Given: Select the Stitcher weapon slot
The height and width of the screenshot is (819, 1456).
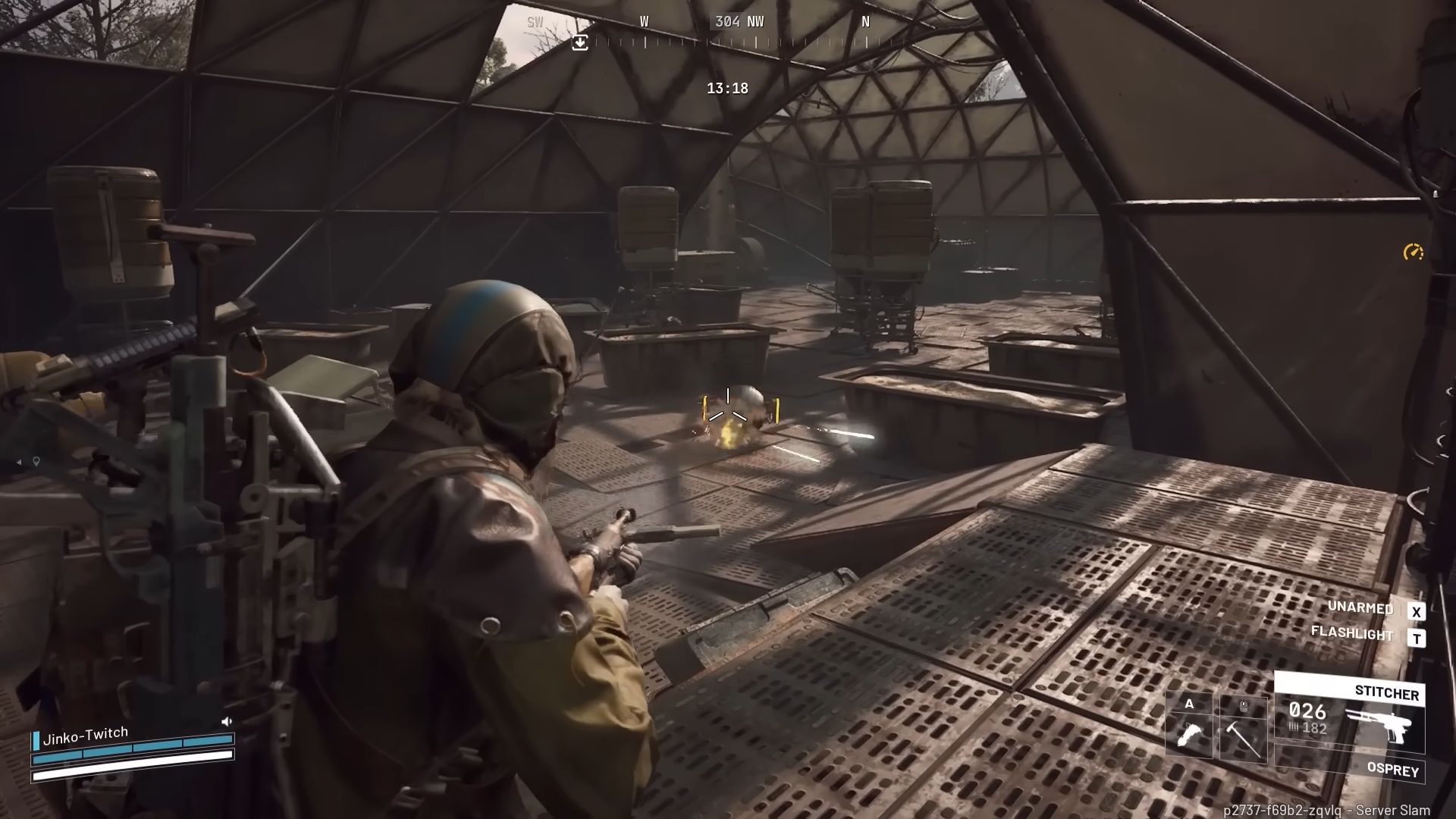Looking at the screenshot, I should [x=1349, y=714].
